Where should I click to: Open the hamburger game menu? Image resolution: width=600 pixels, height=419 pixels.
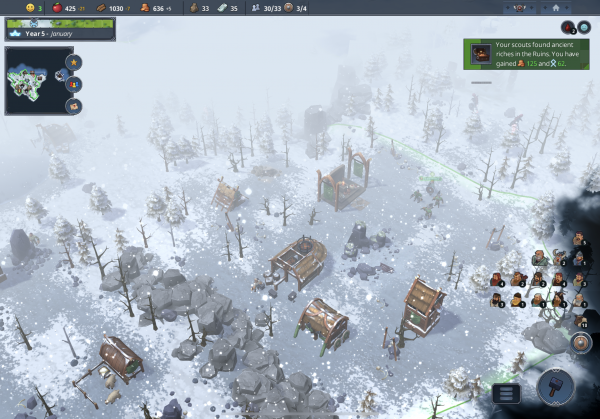pyautogui.click(x=506, y=393)
